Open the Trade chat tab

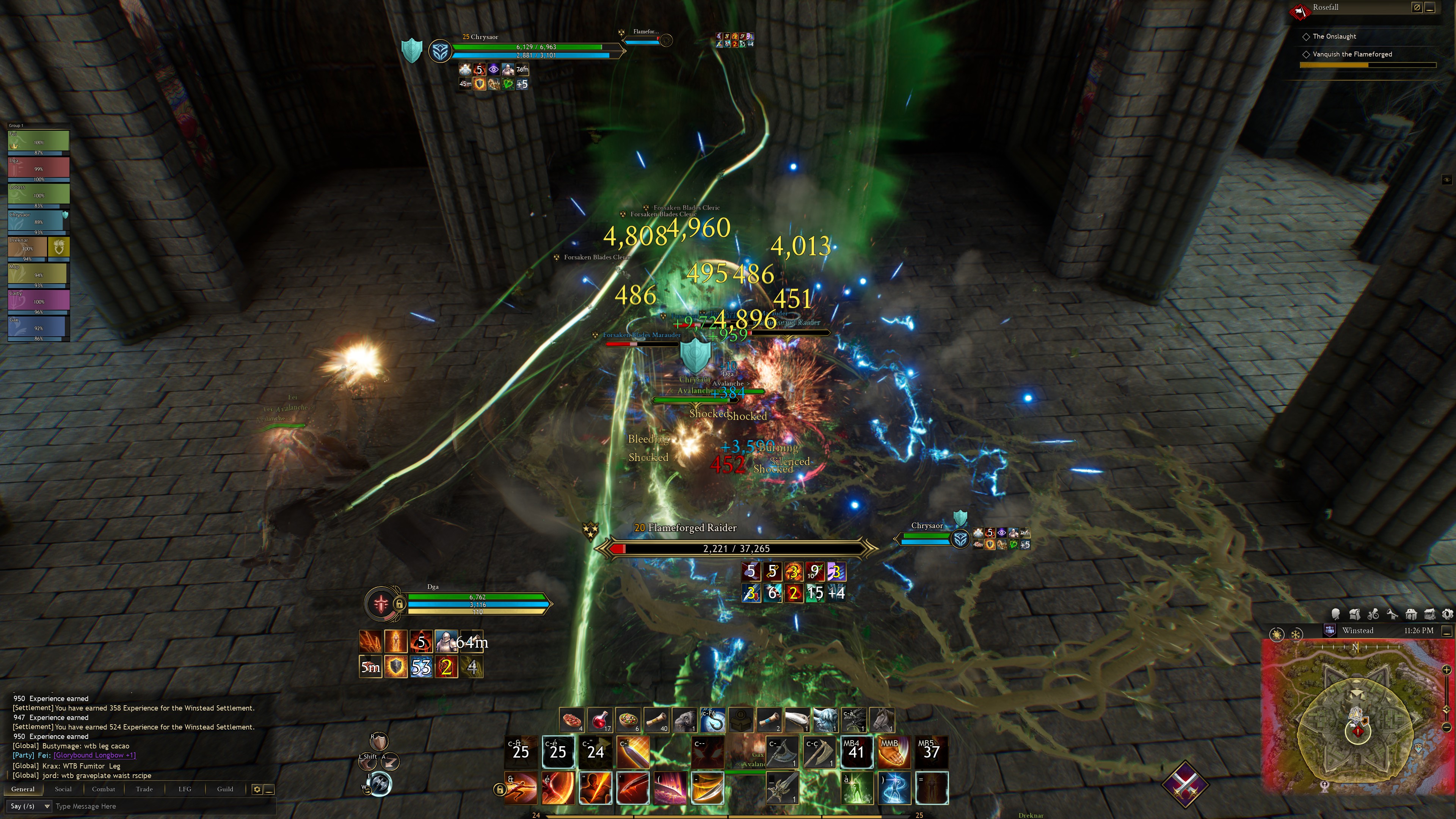tap(144, 789)
